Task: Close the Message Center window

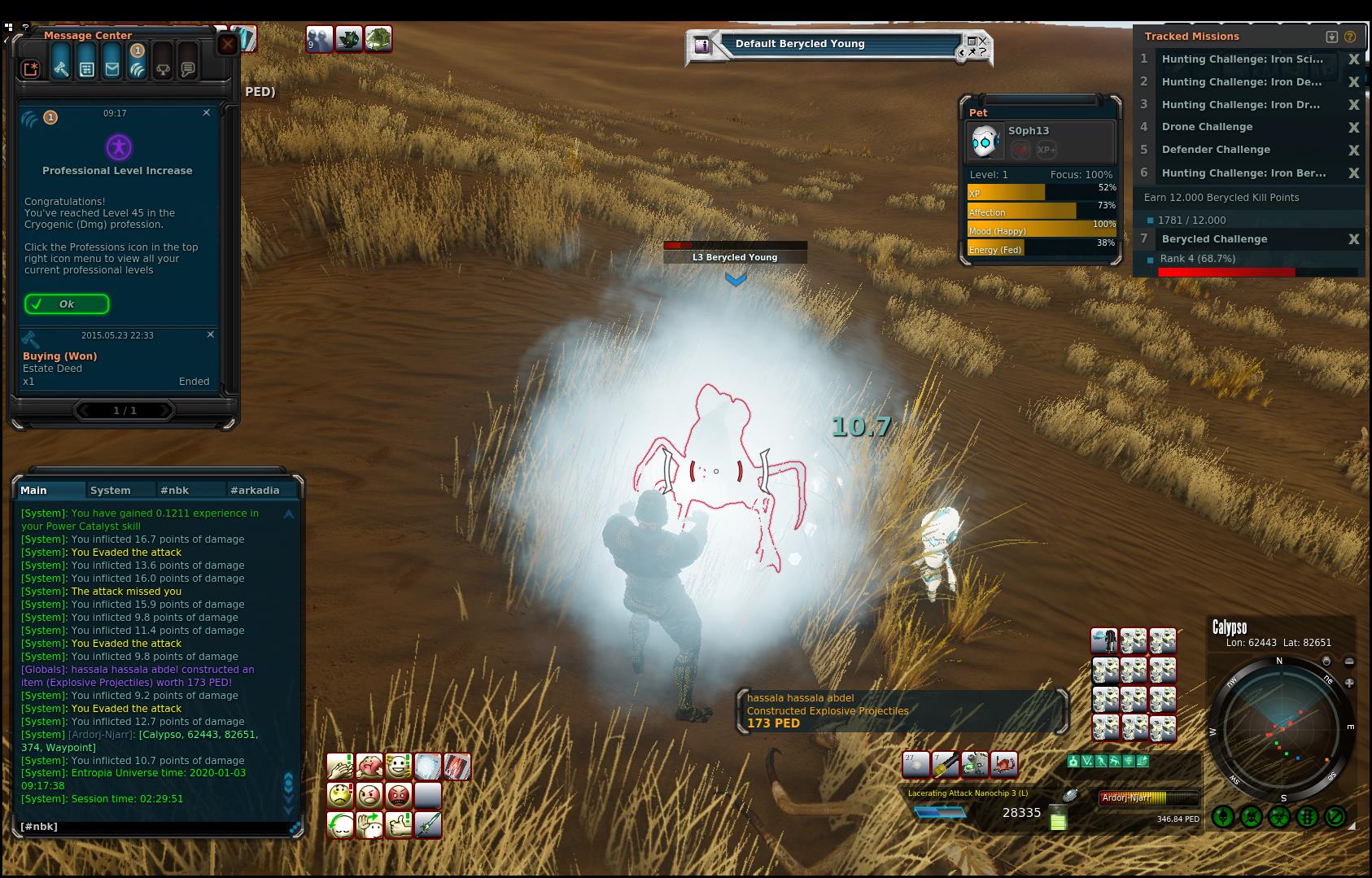Action: point(227,44)
